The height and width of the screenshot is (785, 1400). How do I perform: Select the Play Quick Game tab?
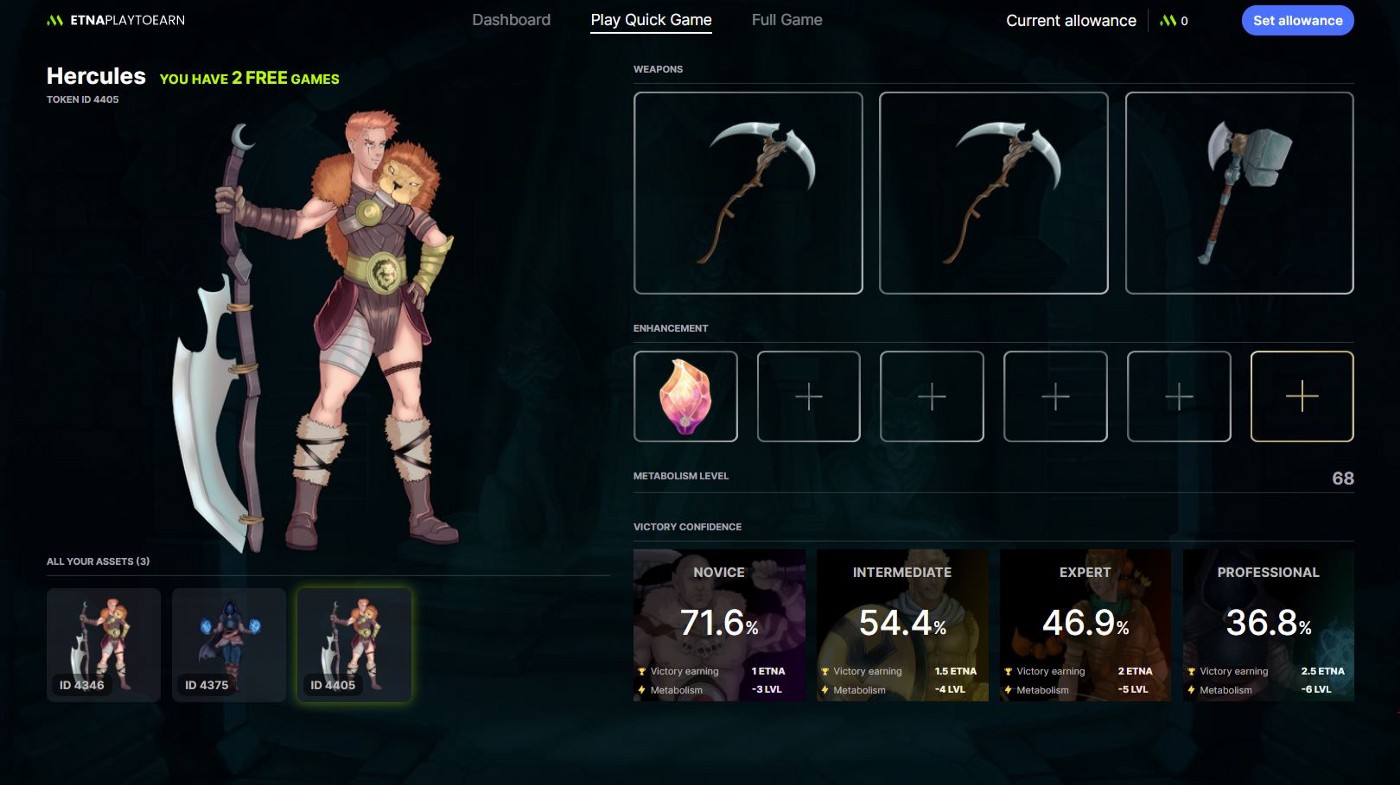651,20
